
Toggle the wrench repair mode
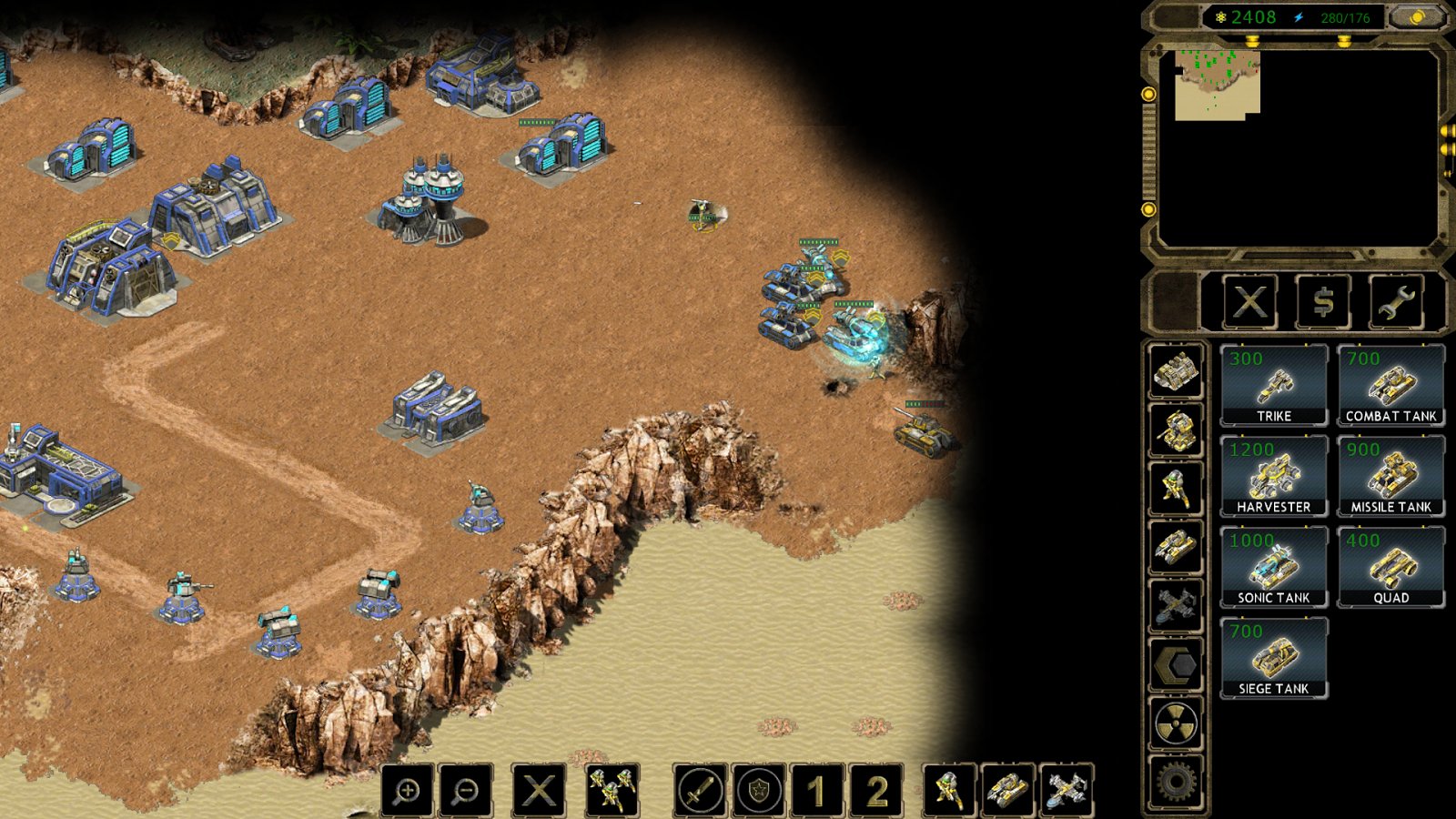(x=1395, y=301)
